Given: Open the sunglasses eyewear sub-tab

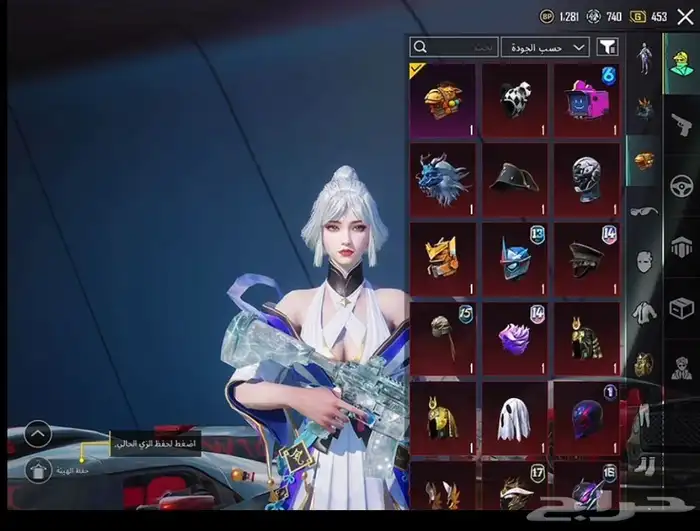Looking at the screenshot, I should pos(644,211).
